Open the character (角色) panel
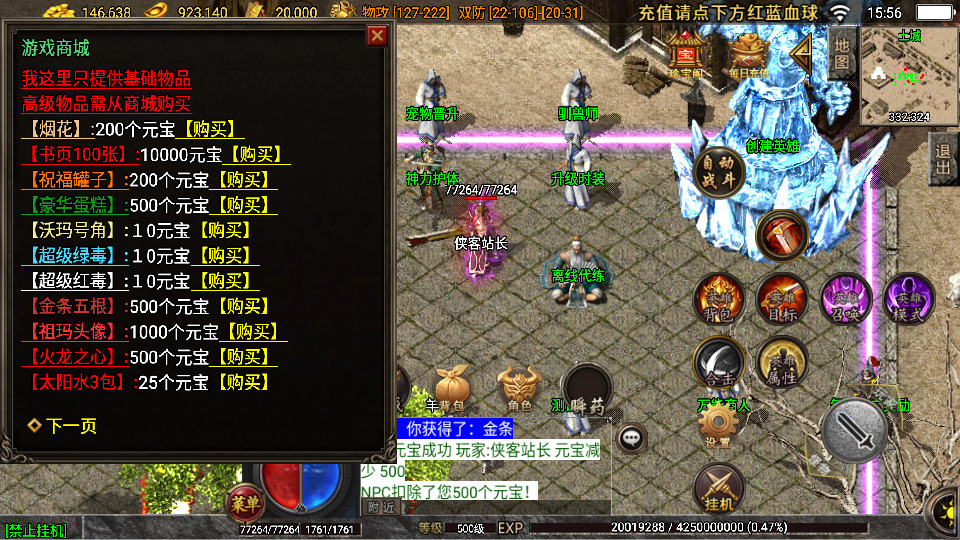This screenshot has height=540, width=960. pos(519,388)
